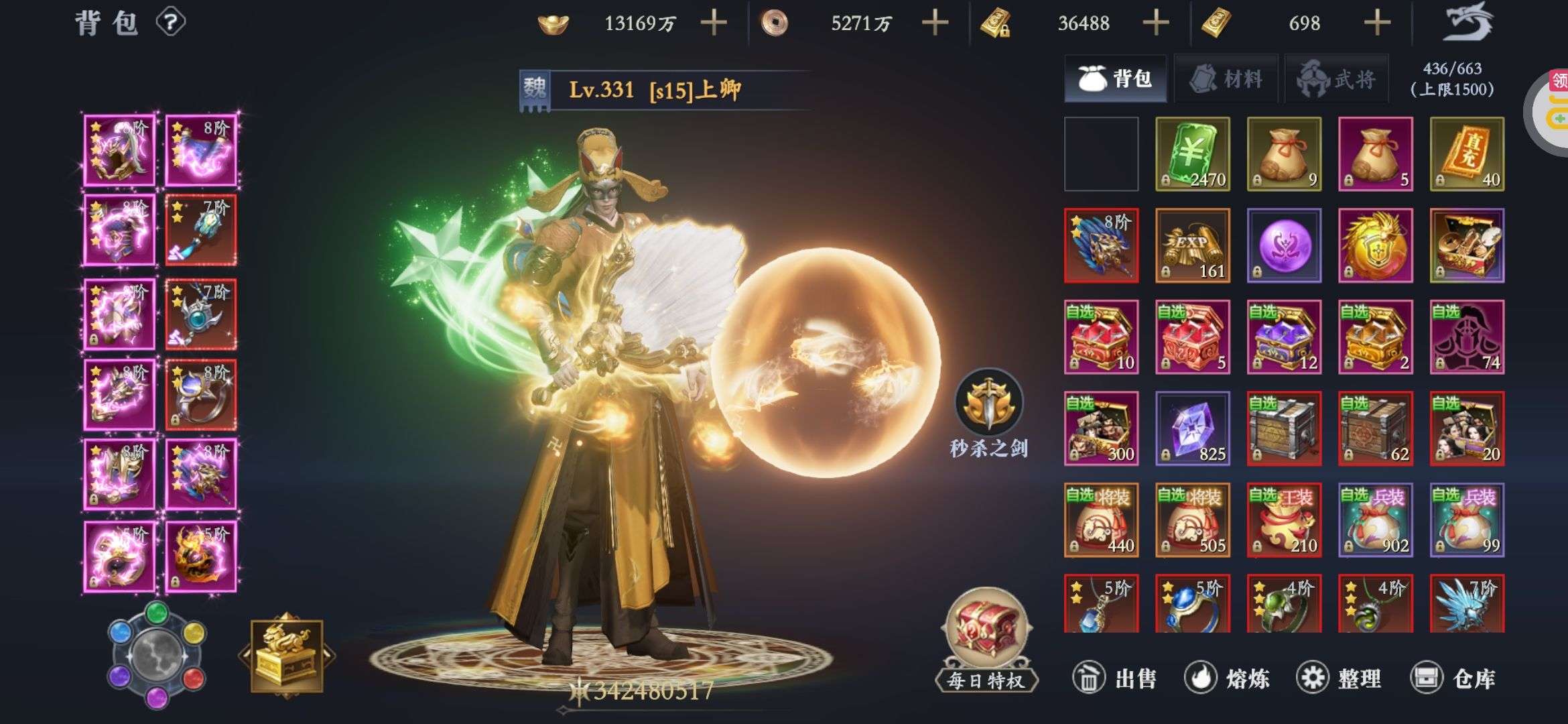The width and height of the screenshot is (1568, 724).
Task: Open the 仓库 warehouse
Action: (x=1453, y=678)
